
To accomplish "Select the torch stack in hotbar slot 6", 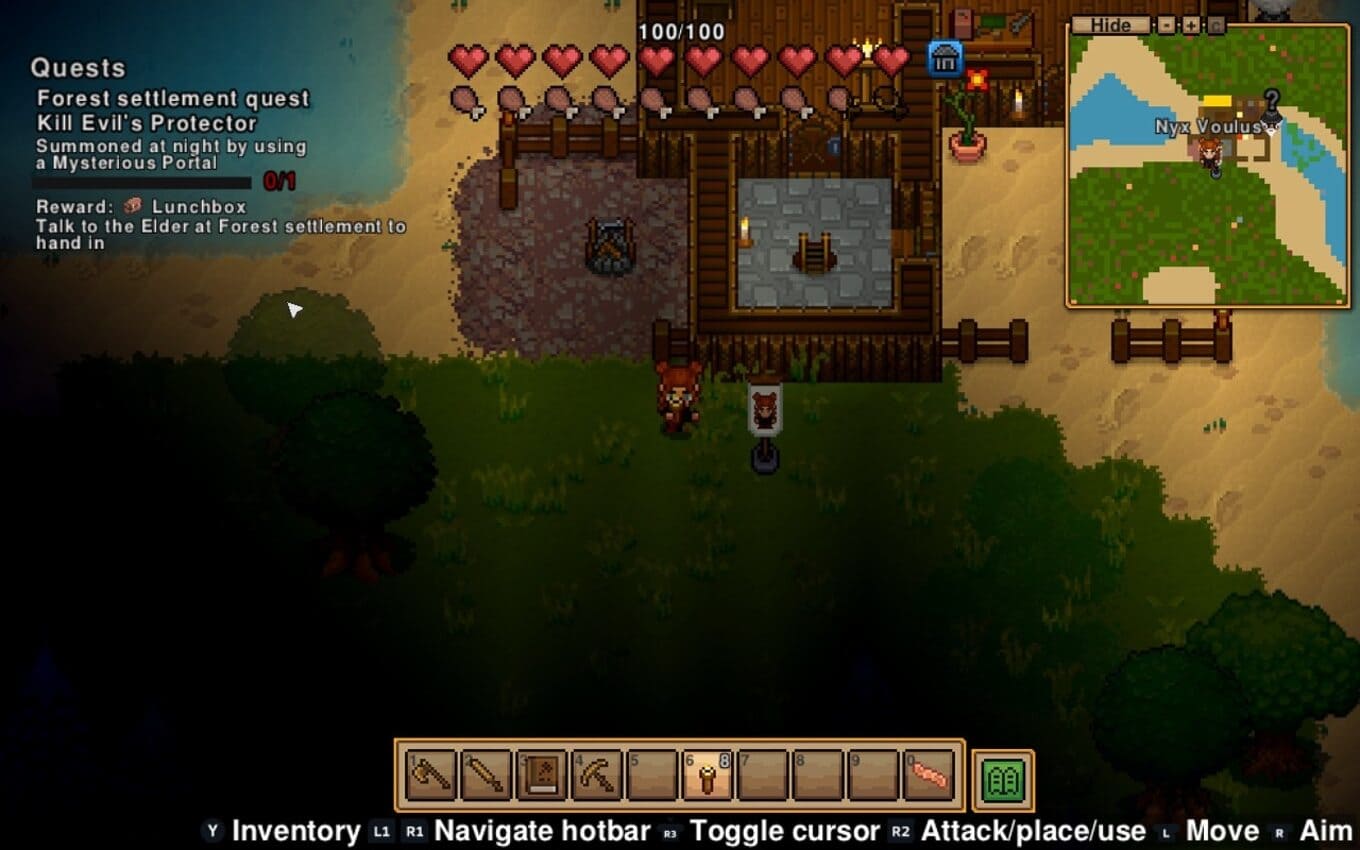I will click(x=708, y=775).
